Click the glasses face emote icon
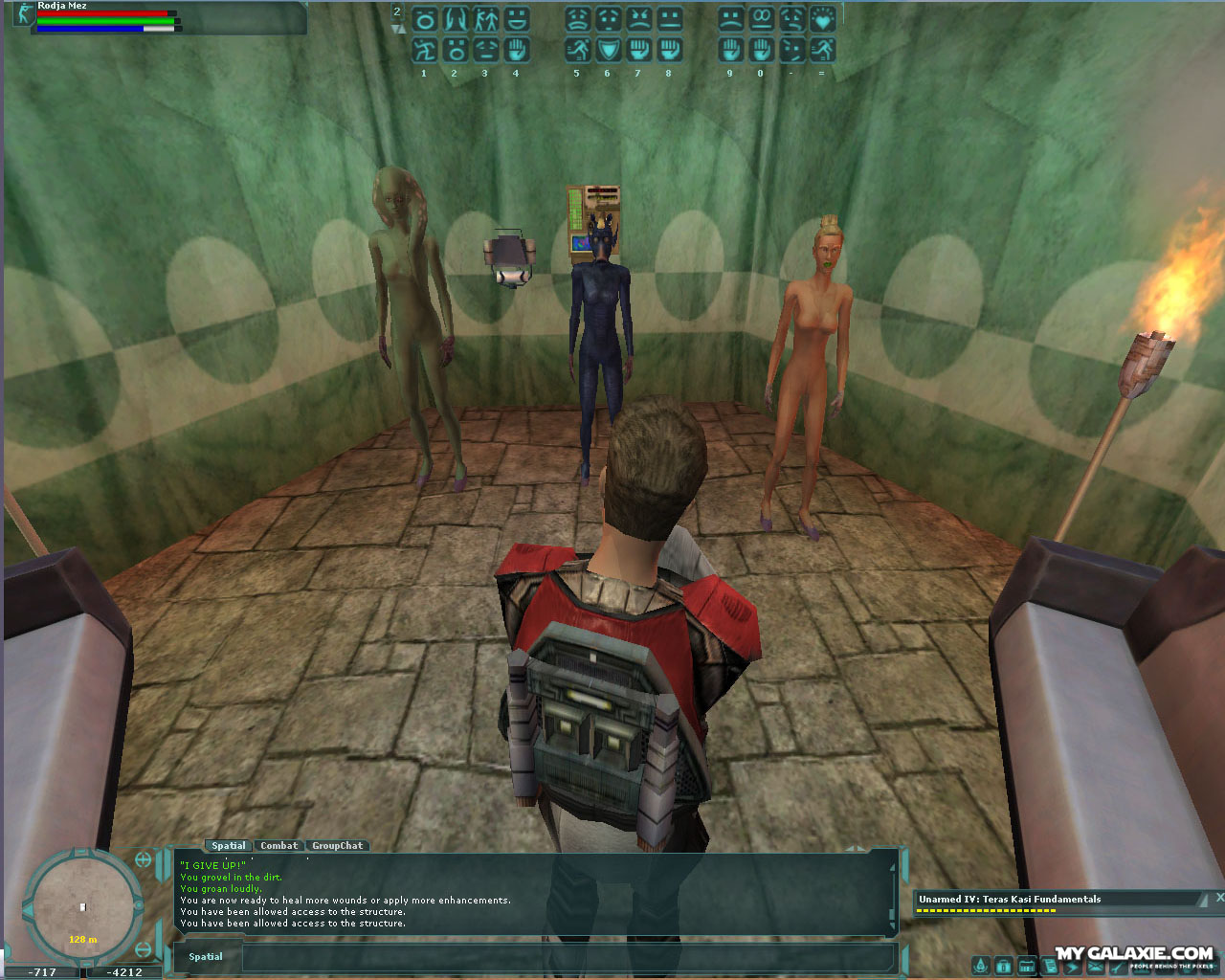The height and width of the screenshot is (980, 1225). coord(761,18)
